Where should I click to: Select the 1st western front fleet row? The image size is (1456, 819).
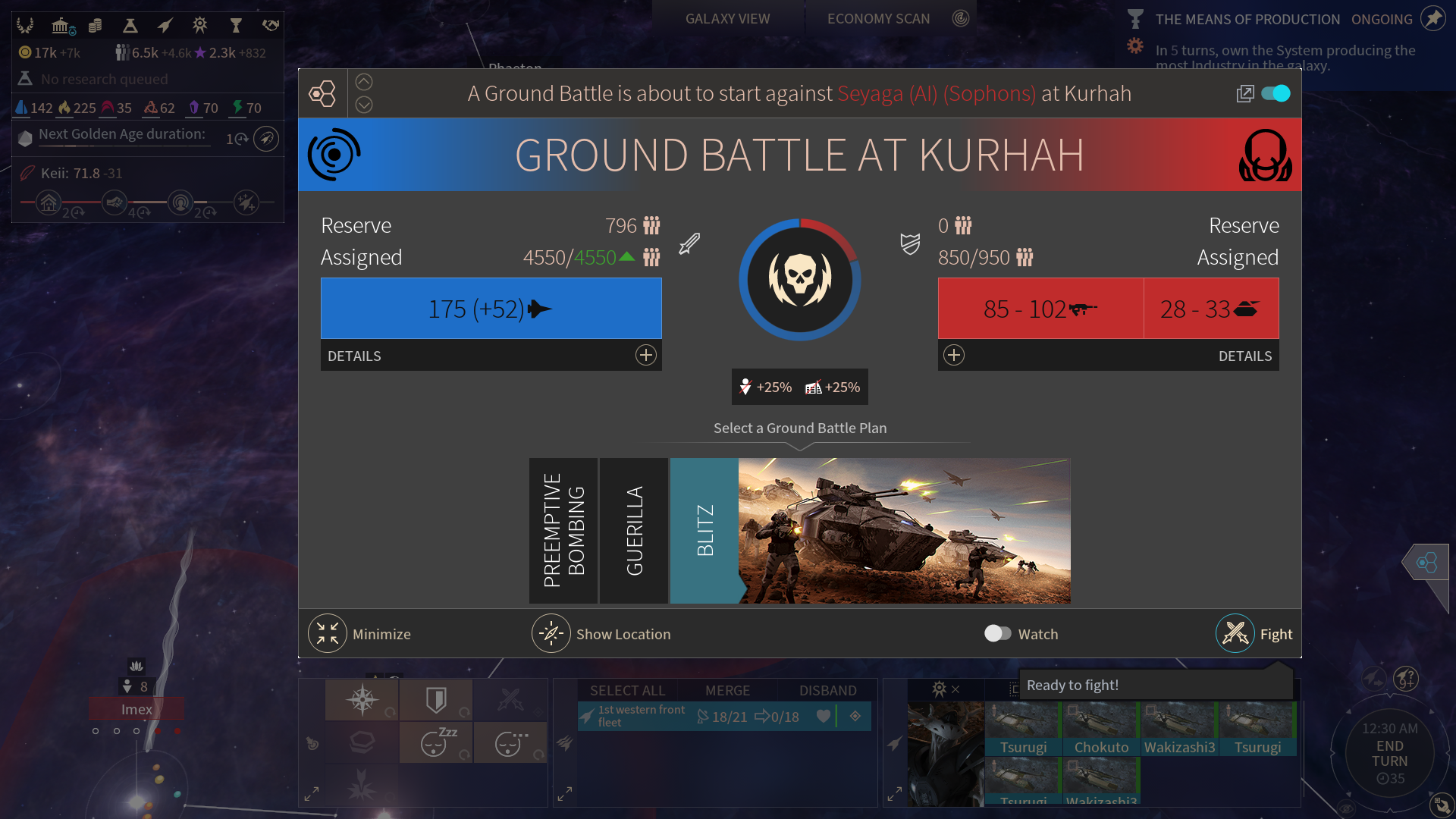641,716
